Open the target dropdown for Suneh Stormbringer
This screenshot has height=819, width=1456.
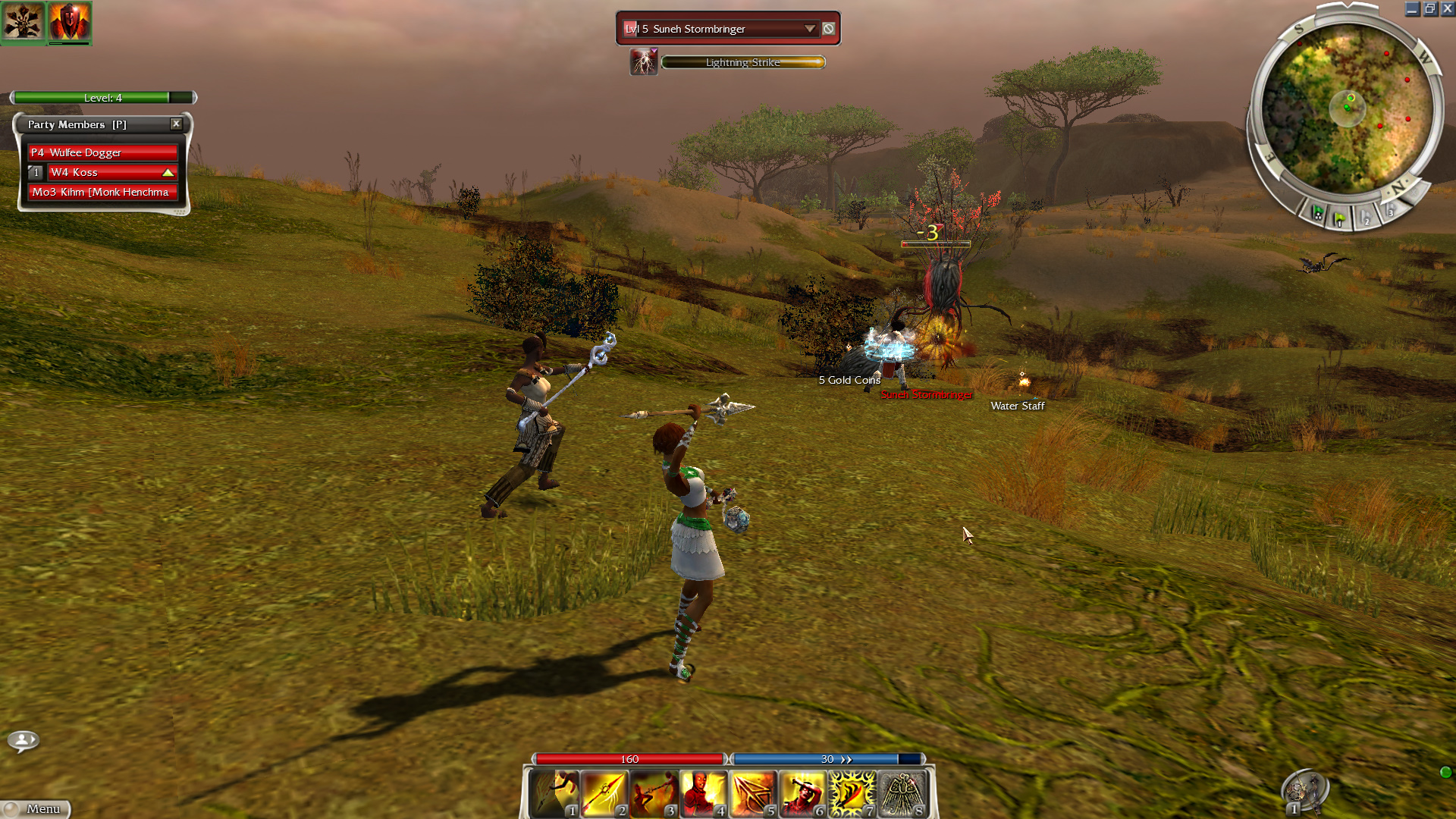pyautogui.click(x=809, y=29)
